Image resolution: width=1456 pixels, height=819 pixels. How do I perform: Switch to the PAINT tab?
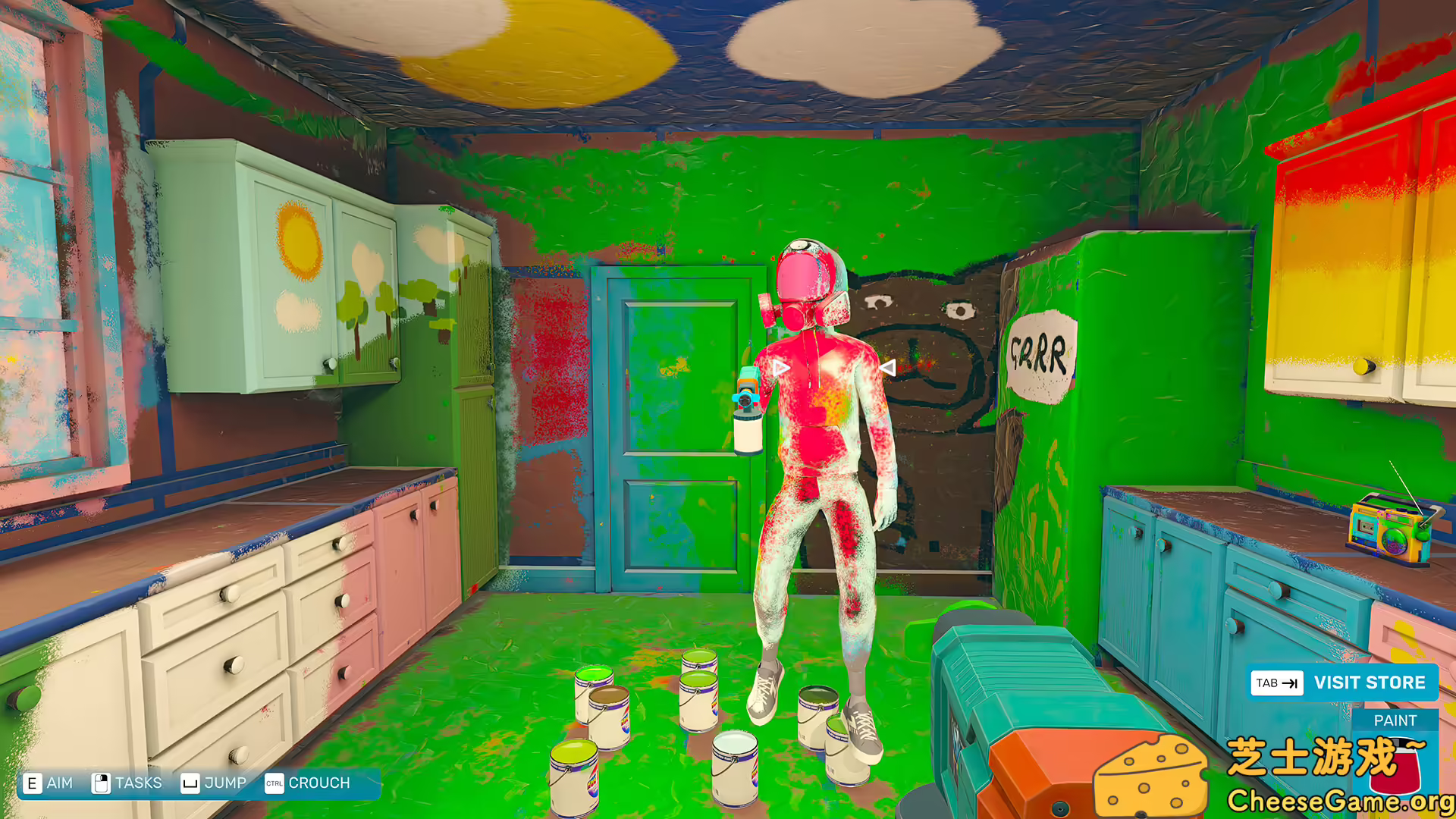[x=1396, y=720]
